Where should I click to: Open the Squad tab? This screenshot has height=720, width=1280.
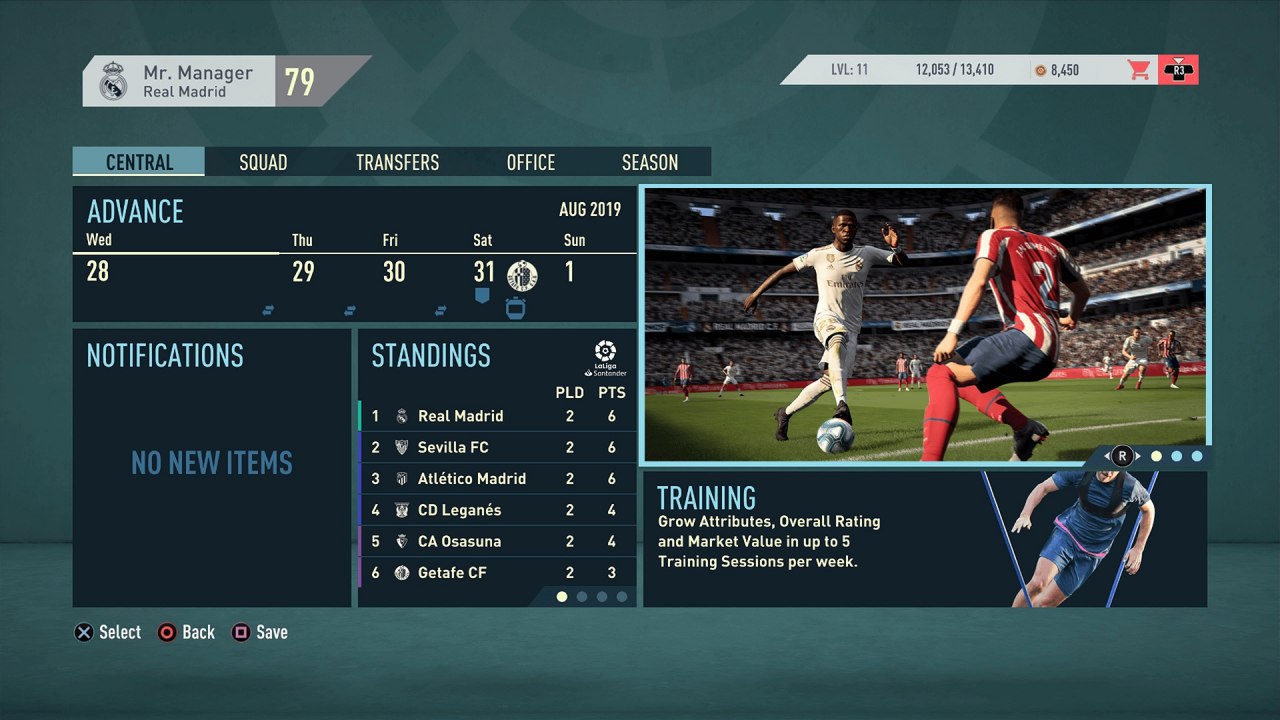click(263, 162)
